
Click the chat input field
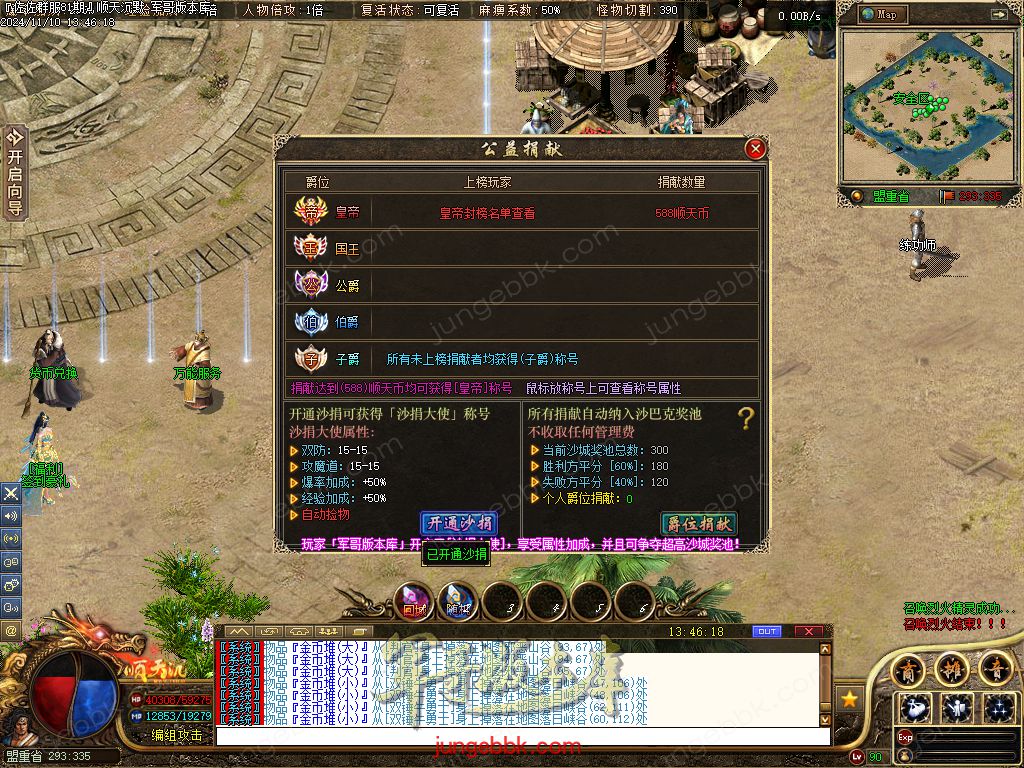520,736
